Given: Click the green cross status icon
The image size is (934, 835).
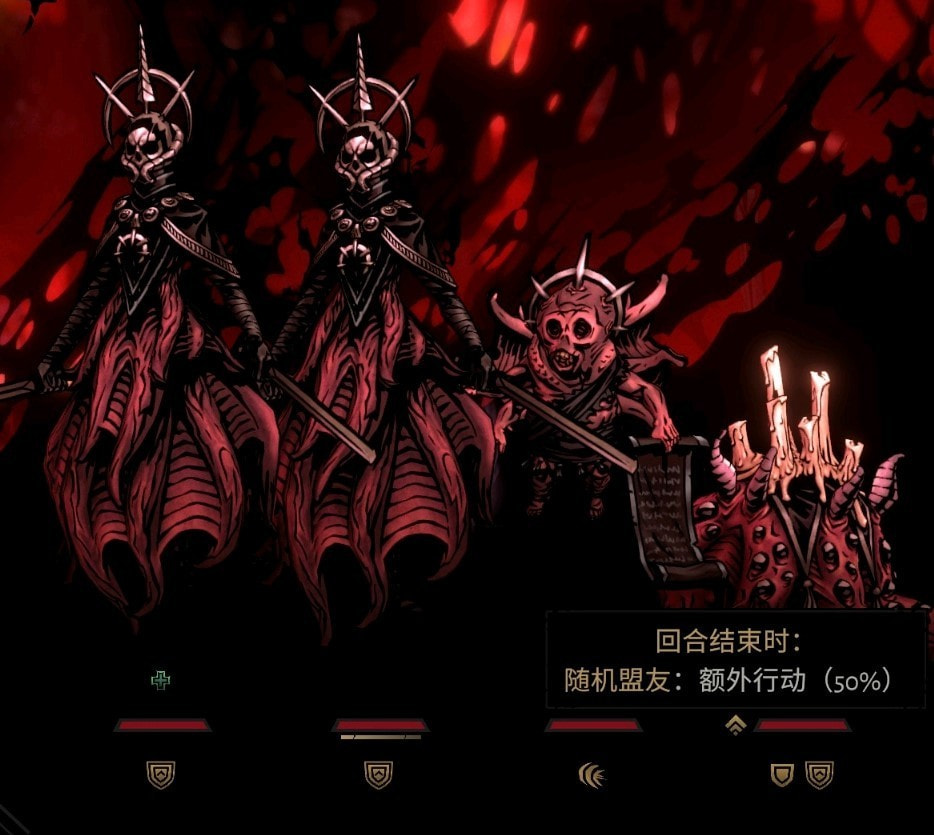Looking at the screenshot, I should 160,681.
